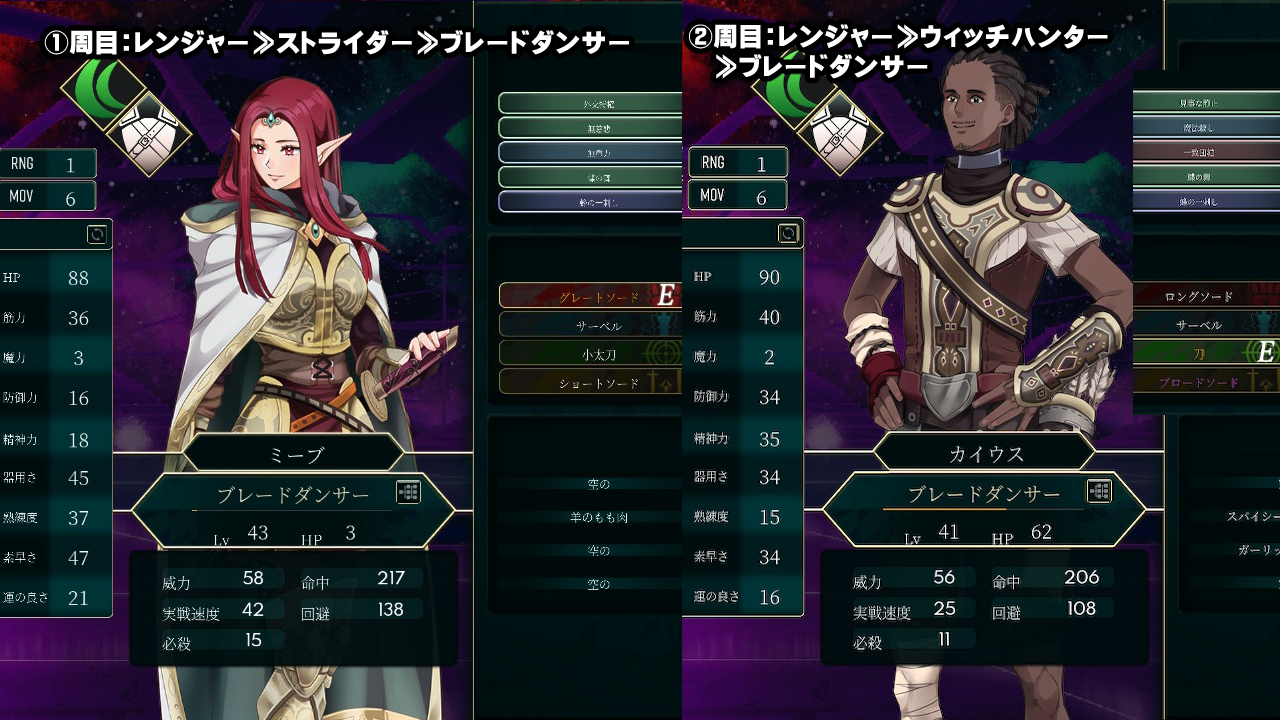This screenshot has width=1280, height=720.
Task: Select the 小太刀 weapon row
Action: point(589,353)
